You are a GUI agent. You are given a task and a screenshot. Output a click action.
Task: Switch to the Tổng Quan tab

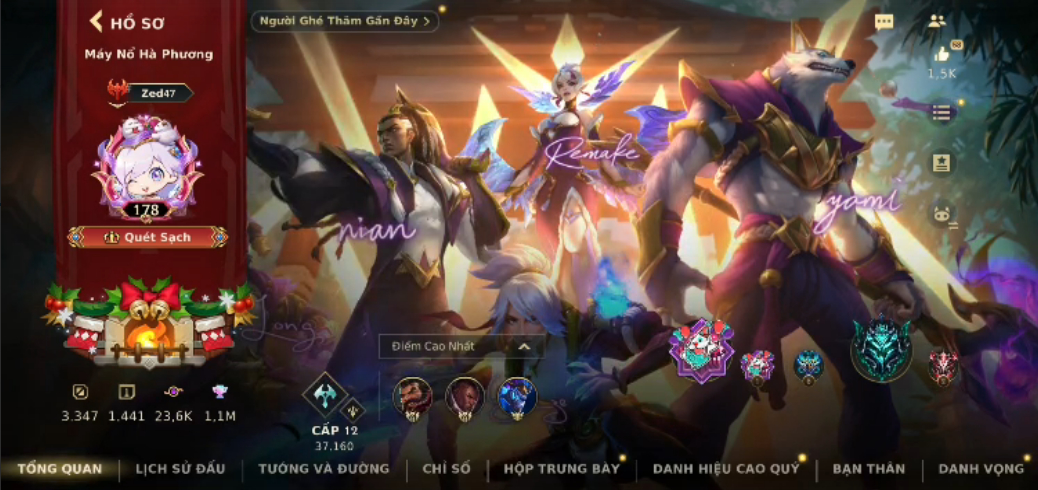pyautogui.click(x=59, y=468)
